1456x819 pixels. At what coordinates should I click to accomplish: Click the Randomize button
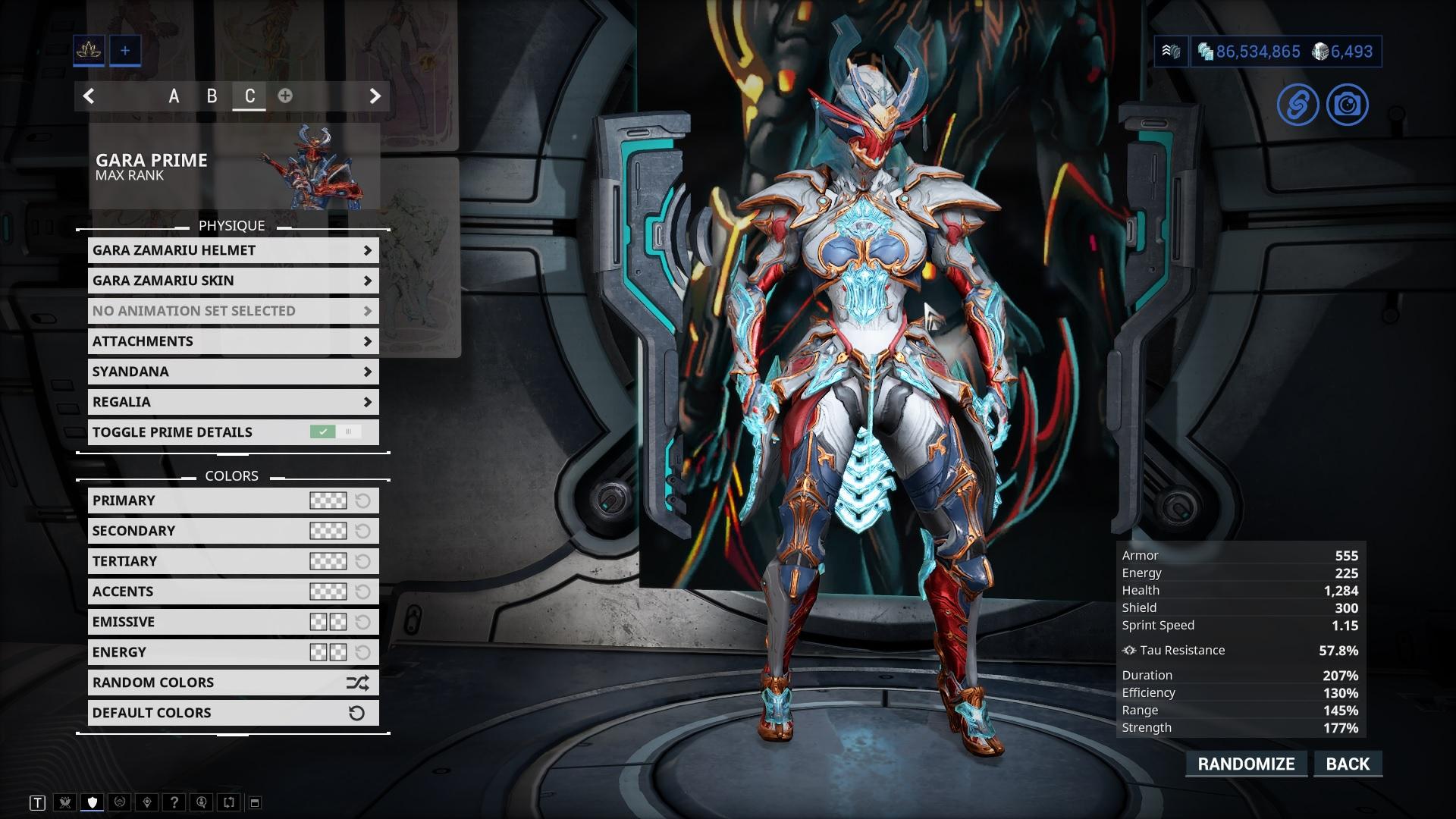pyautogui.click(x=1246, y=764)
